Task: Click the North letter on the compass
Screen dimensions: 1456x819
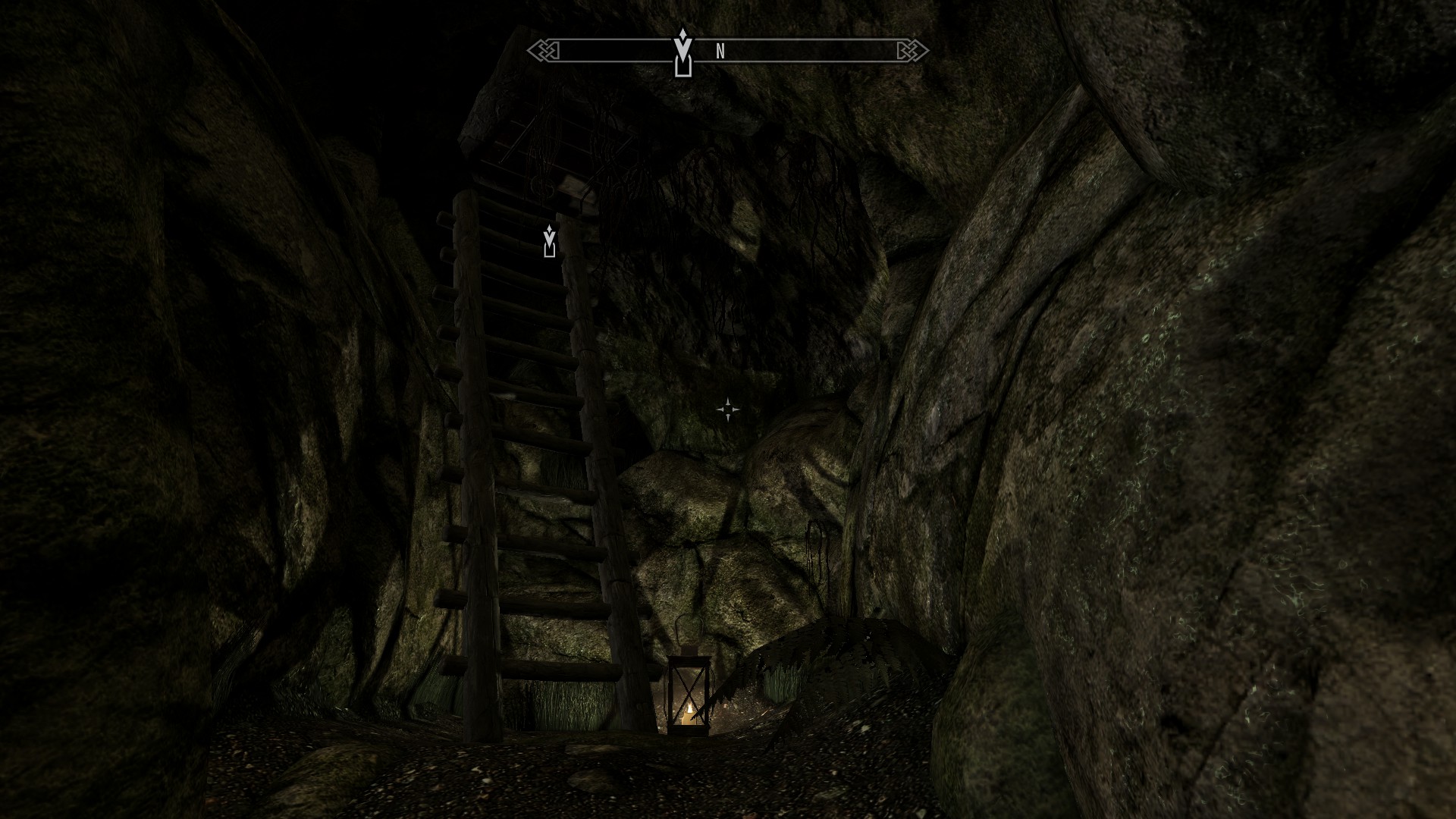Action: (720, 52)
